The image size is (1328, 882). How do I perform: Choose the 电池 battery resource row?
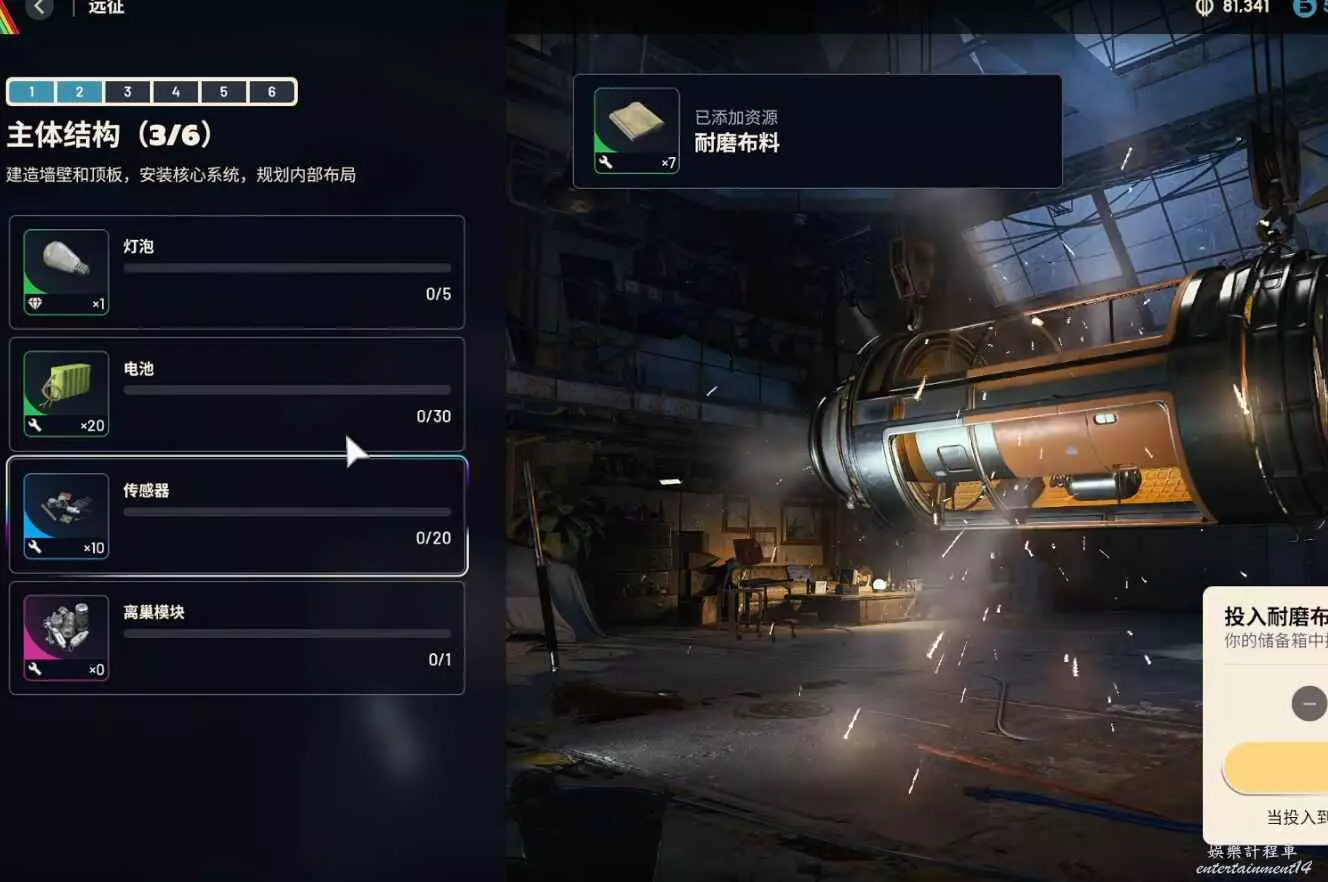pos(237,394)
